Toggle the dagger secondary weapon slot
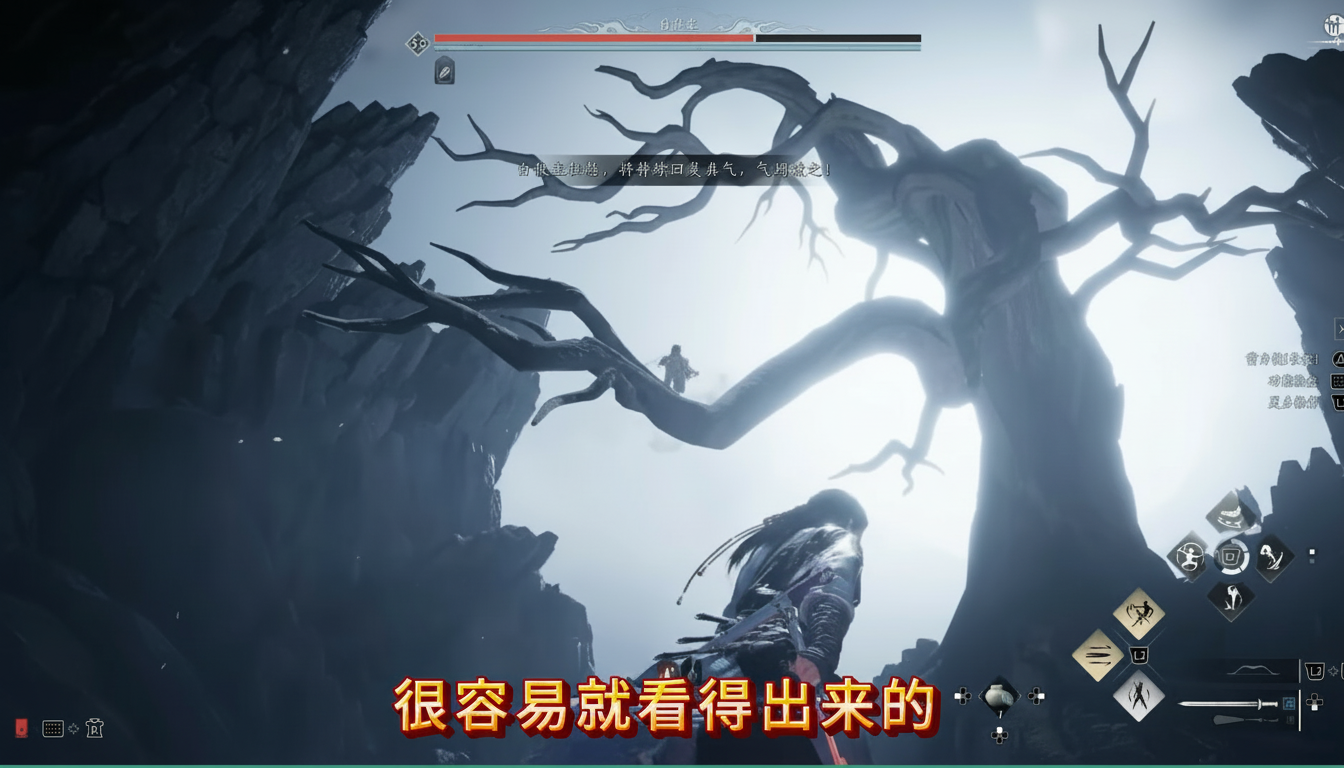1344x768 pixels. coord(1246,719)
